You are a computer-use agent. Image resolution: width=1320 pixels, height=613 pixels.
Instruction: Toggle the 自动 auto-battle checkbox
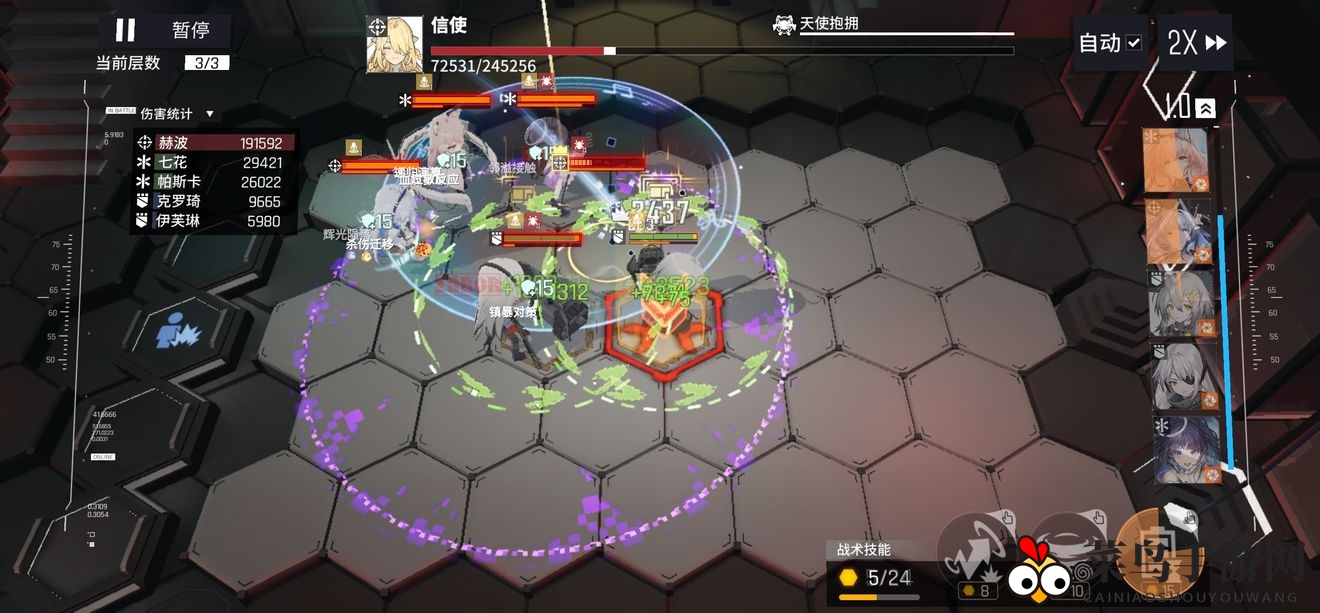tap(1133, 43)
